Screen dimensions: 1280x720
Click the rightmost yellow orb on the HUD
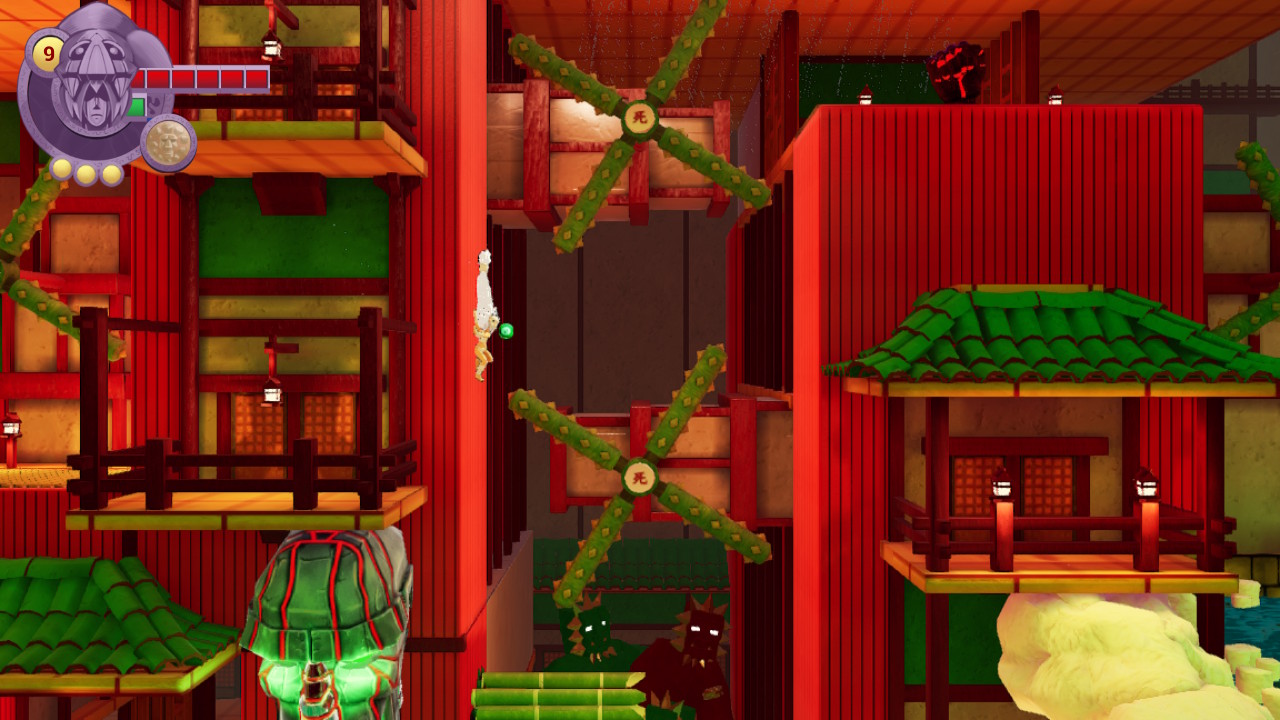click(x=110, y=172)
